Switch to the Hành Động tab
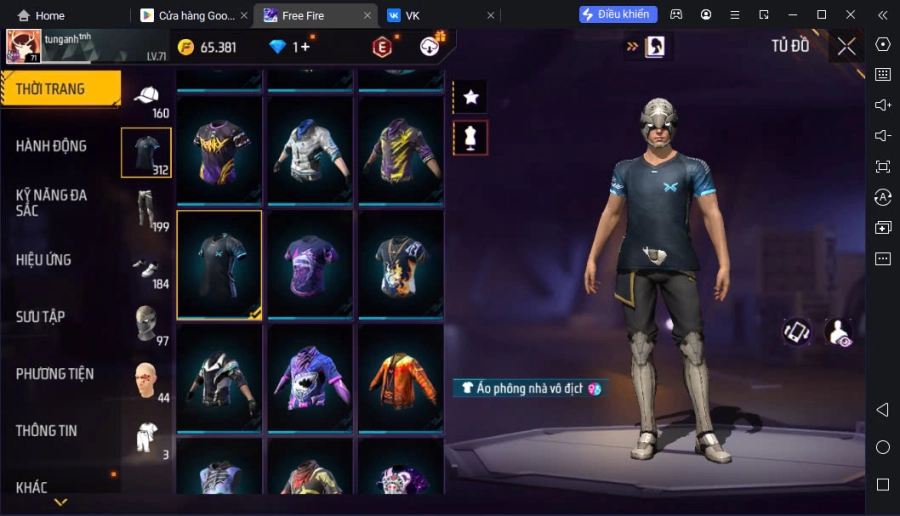Screen dimensions: 900x516 pos(51,146)
